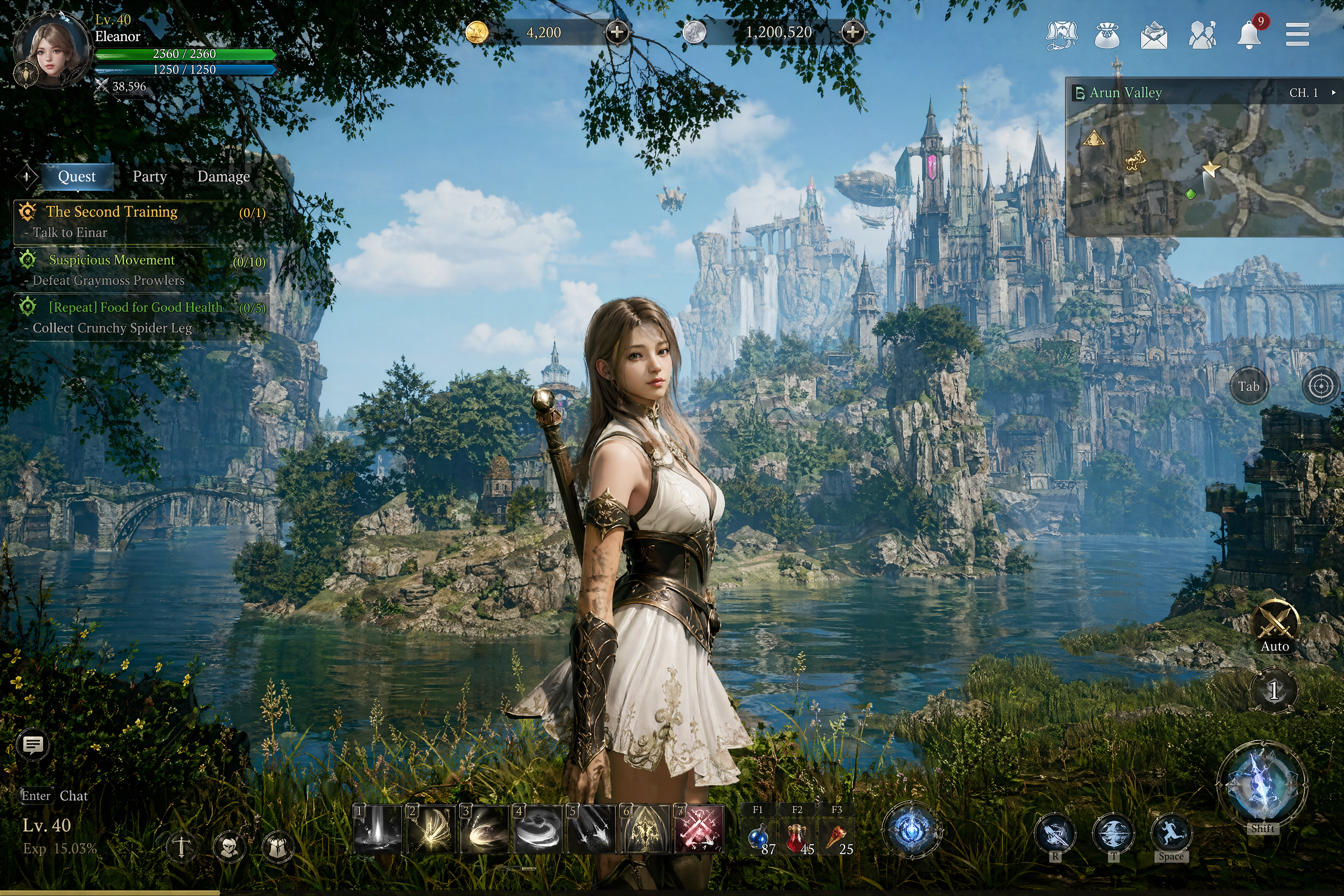Open the chat speech bubble button

[x=33, y=745]
